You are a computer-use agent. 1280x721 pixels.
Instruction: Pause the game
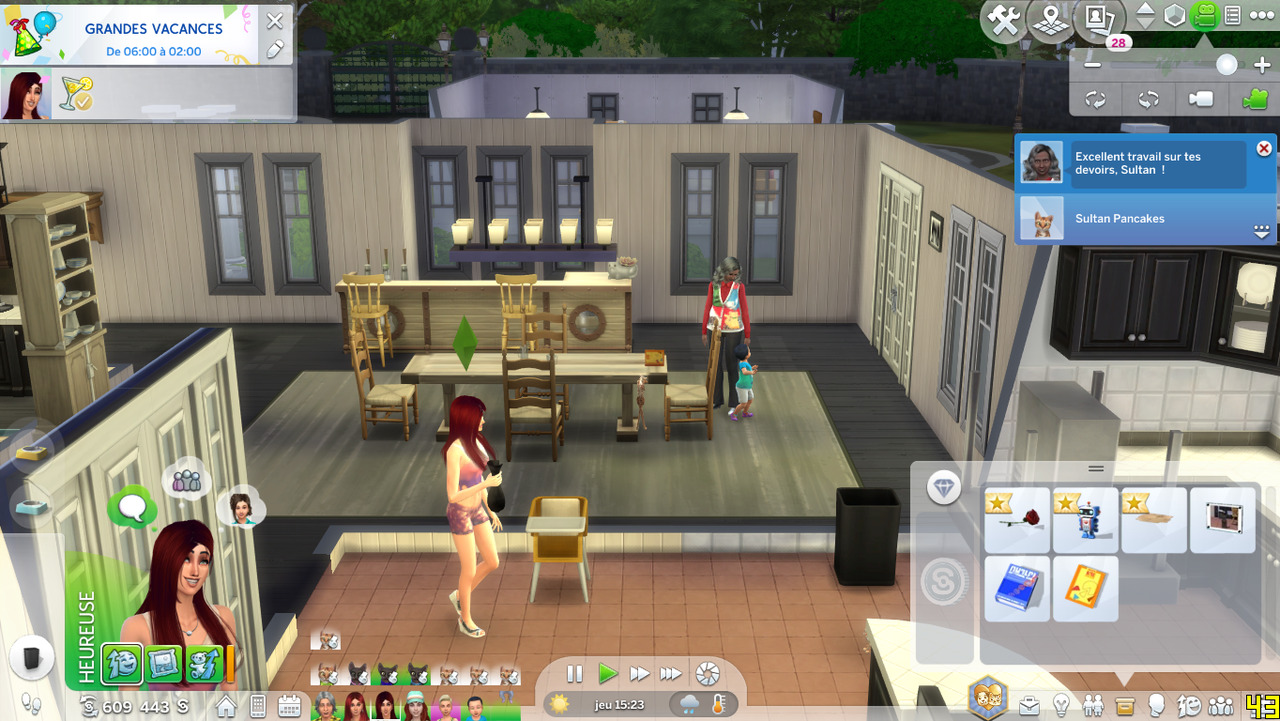click(x=574, y=674)
